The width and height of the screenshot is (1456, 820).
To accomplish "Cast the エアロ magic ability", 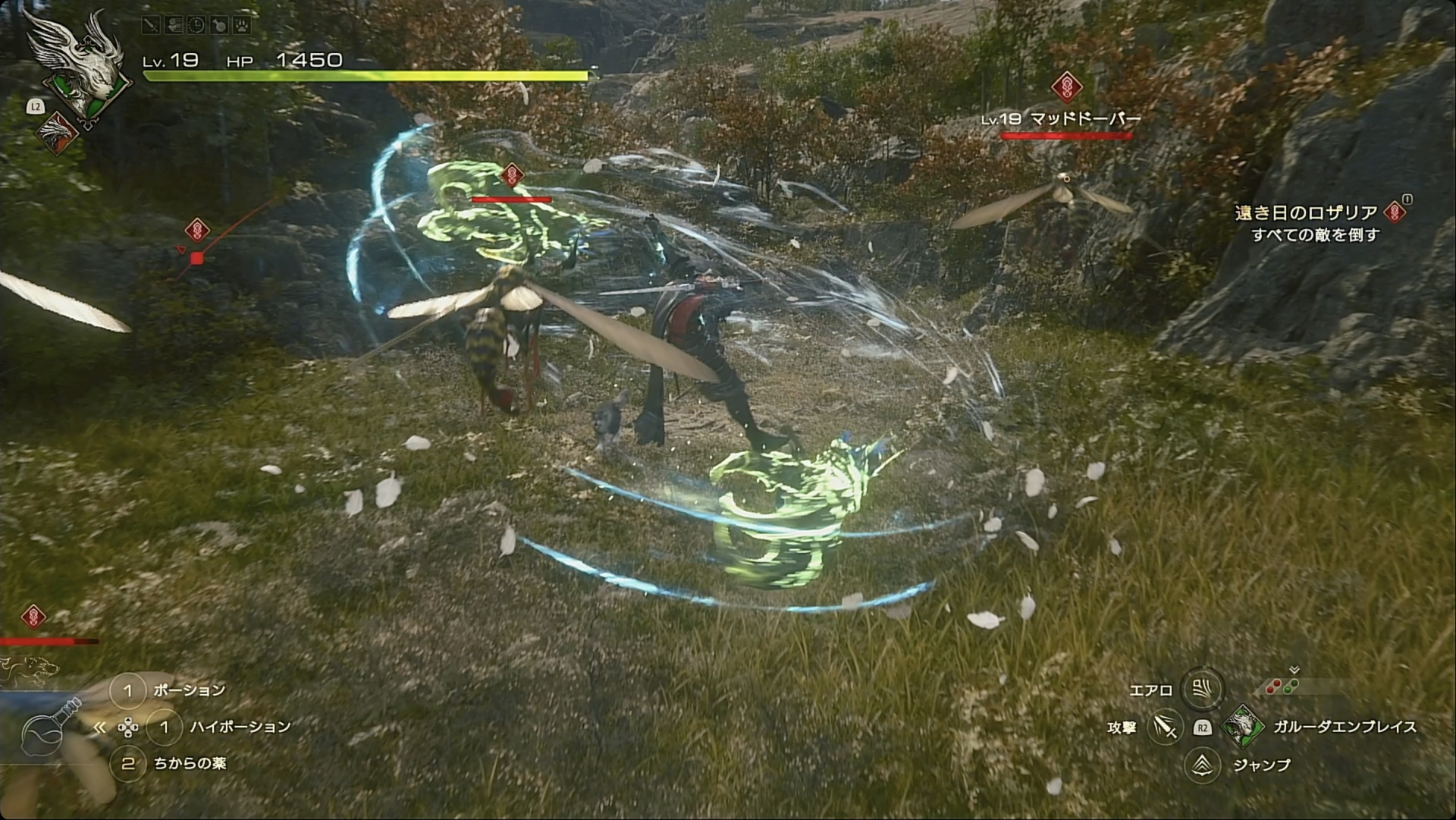I will click(x=1201, y=690).
